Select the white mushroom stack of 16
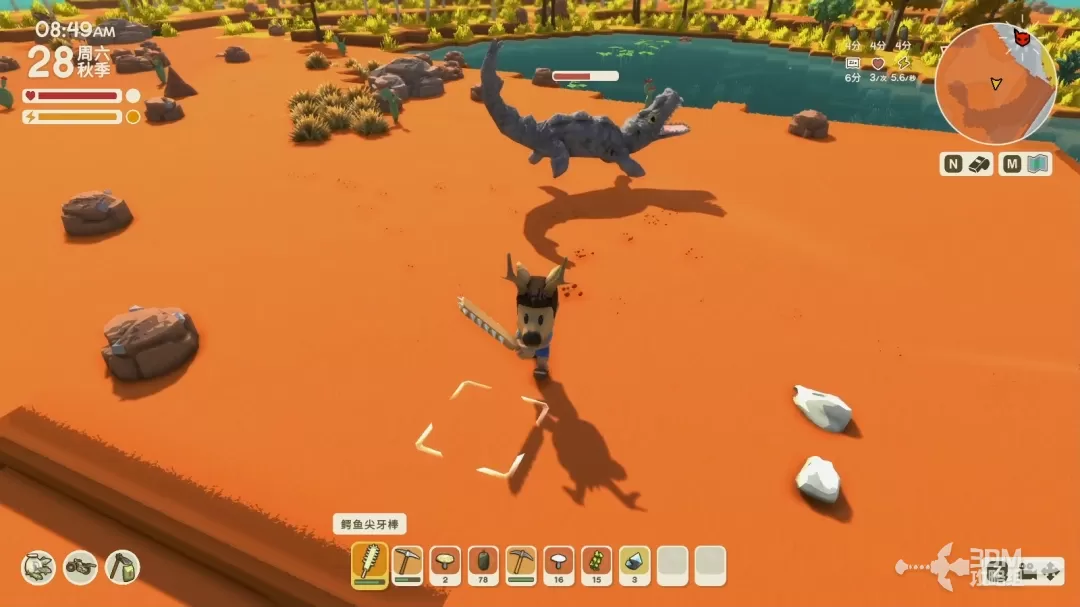This screenshot has width=1080, height=607. (559, 565)
